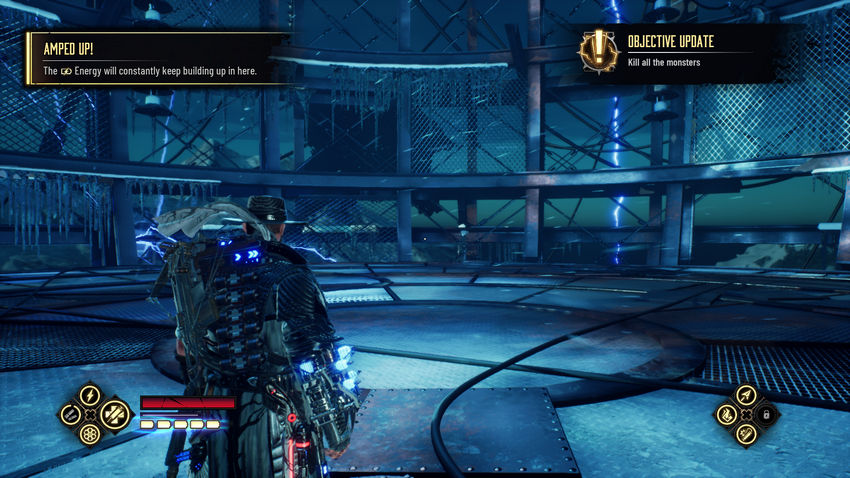Activate the arrowhead dash ability icon
The image size is (850, 478).
click(x=745, y=394)
